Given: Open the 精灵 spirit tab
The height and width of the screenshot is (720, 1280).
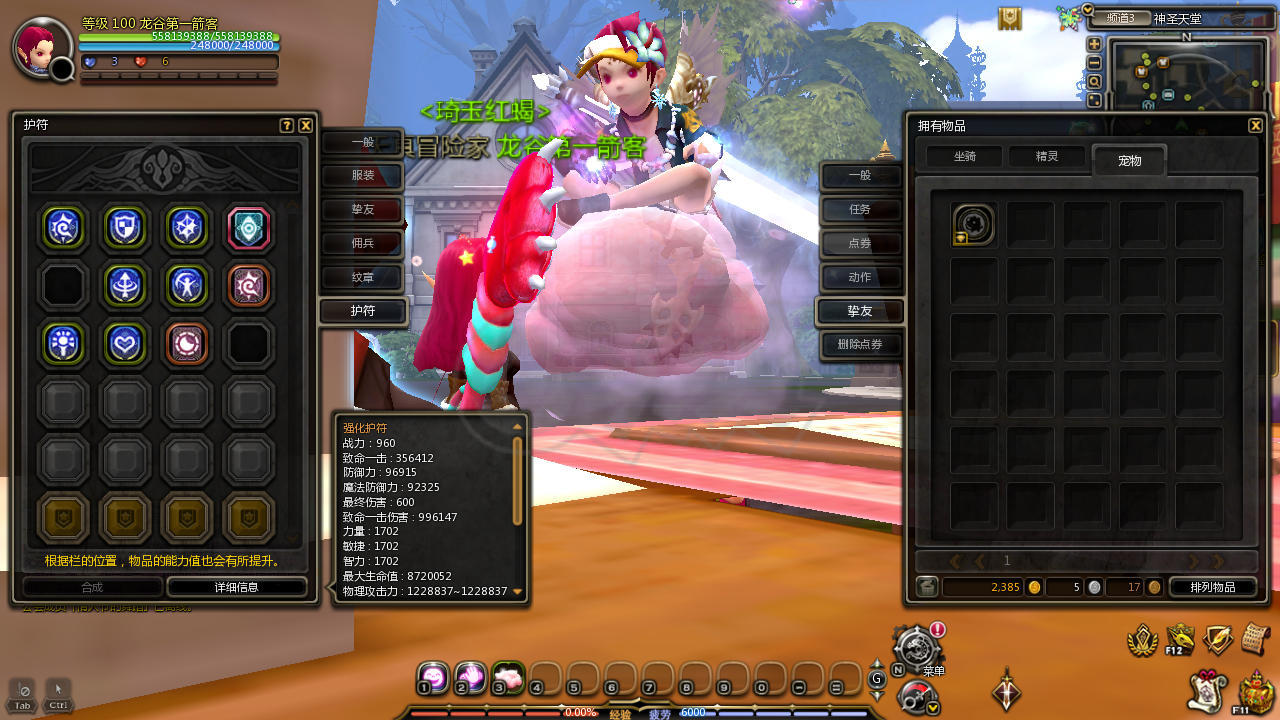Looking at the screenshot, I should coord(1046,157).
